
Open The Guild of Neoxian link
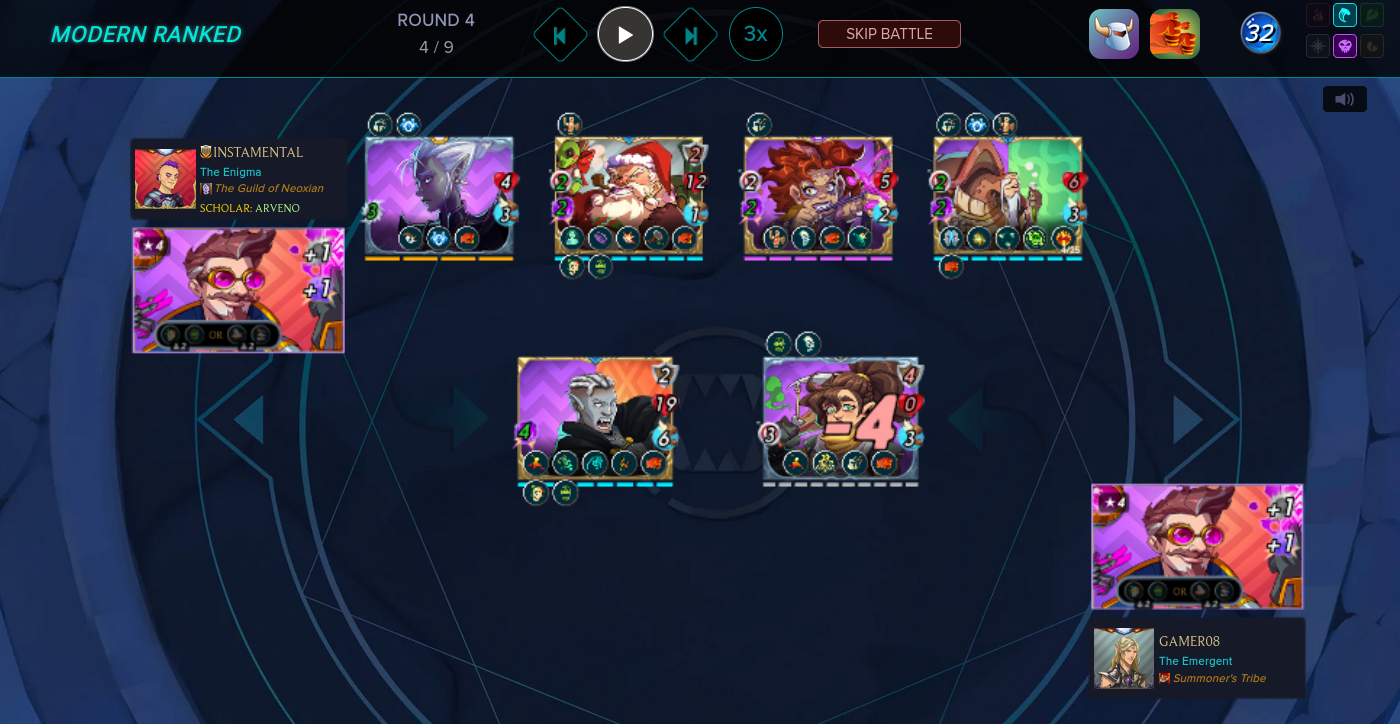(268, 188)
